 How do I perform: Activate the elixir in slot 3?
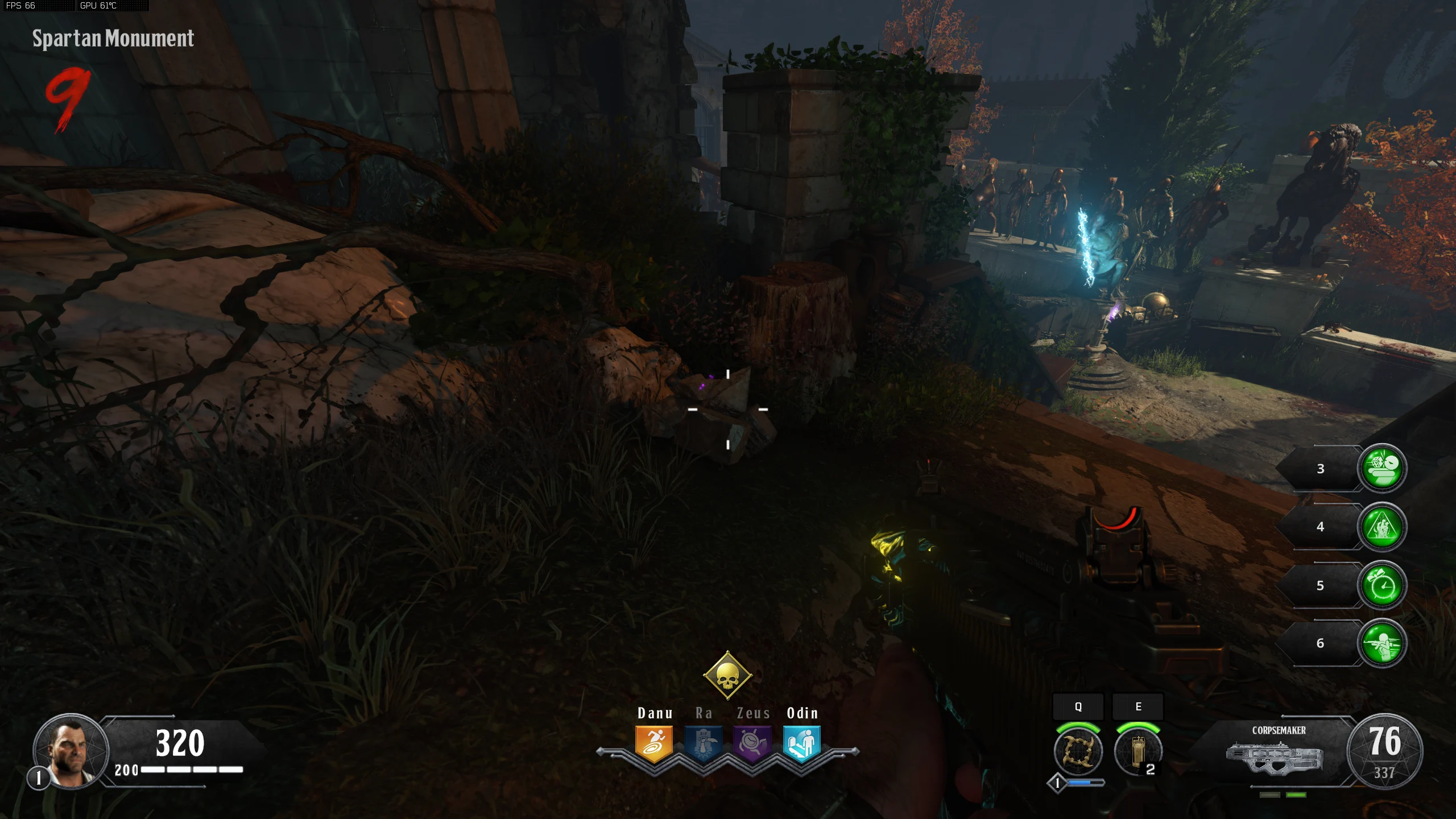pos(1381,468)
